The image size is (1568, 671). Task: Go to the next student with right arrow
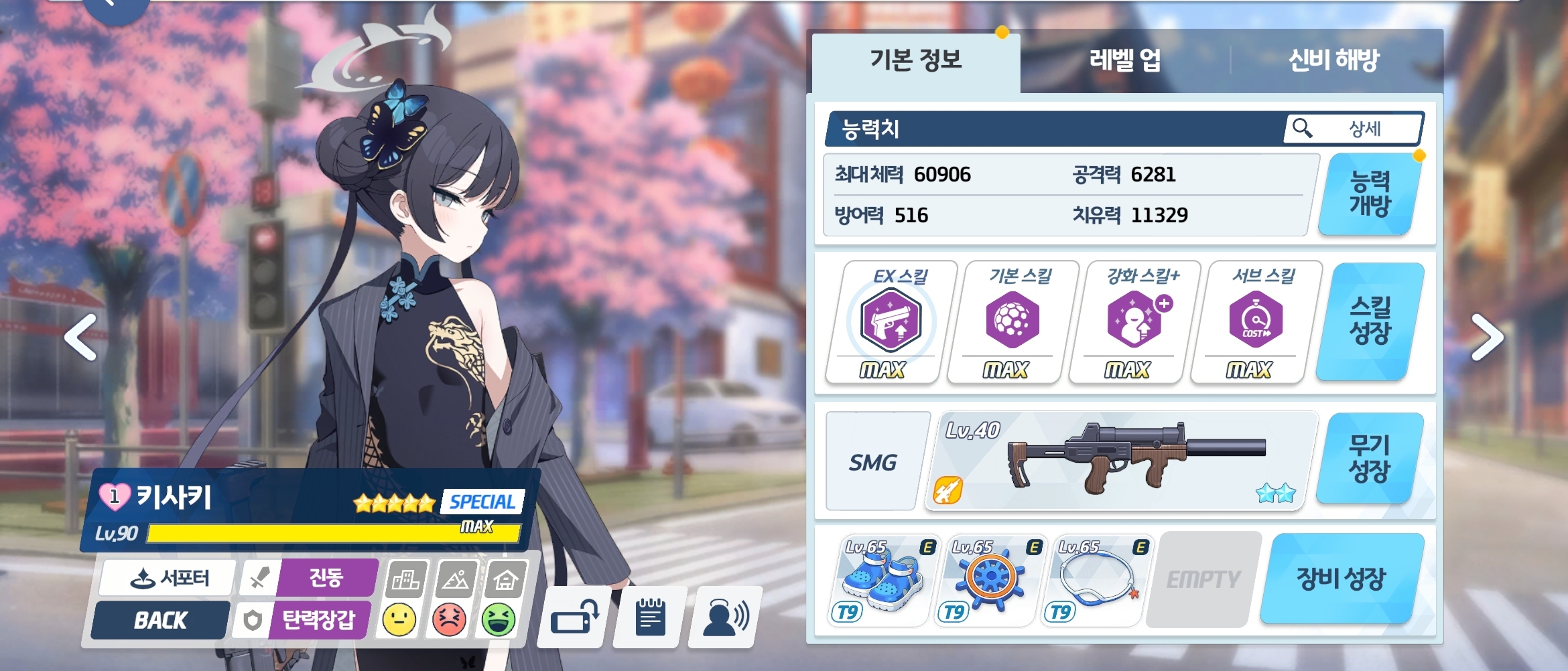[1488, 338]
